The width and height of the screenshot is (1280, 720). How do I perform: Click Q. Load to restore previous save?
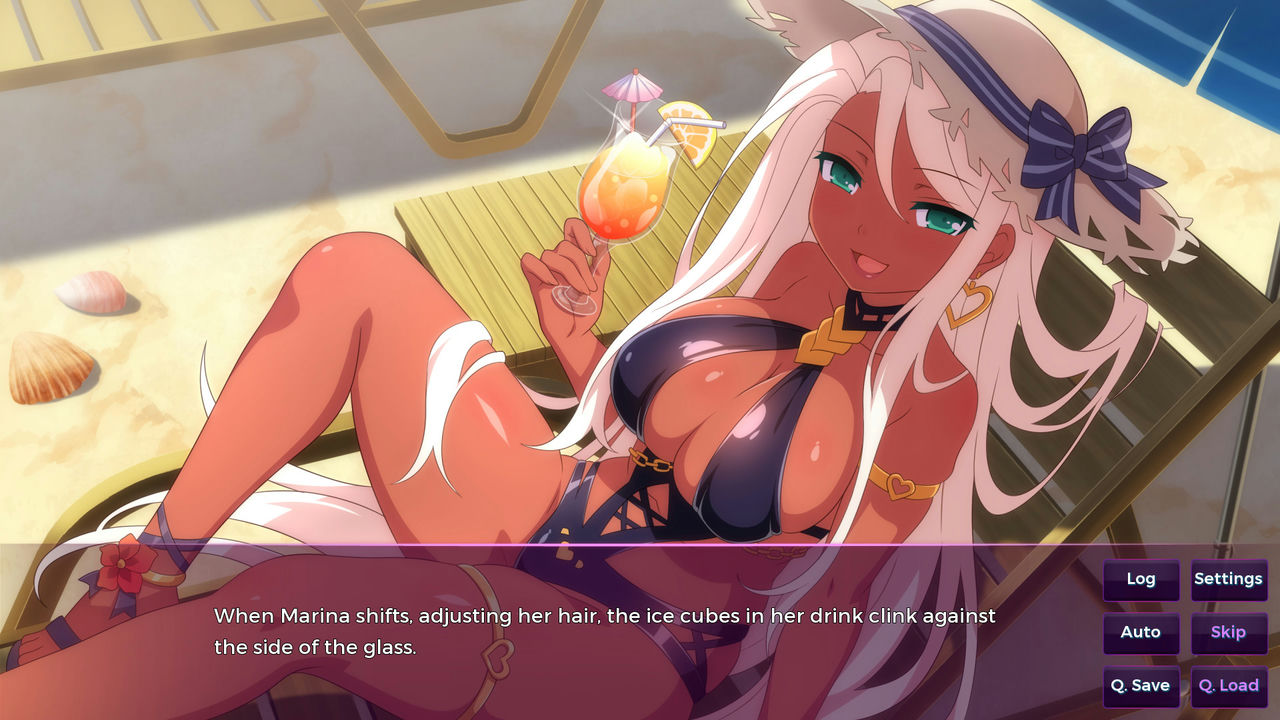pyautogui.click(x=1229, y=686)
